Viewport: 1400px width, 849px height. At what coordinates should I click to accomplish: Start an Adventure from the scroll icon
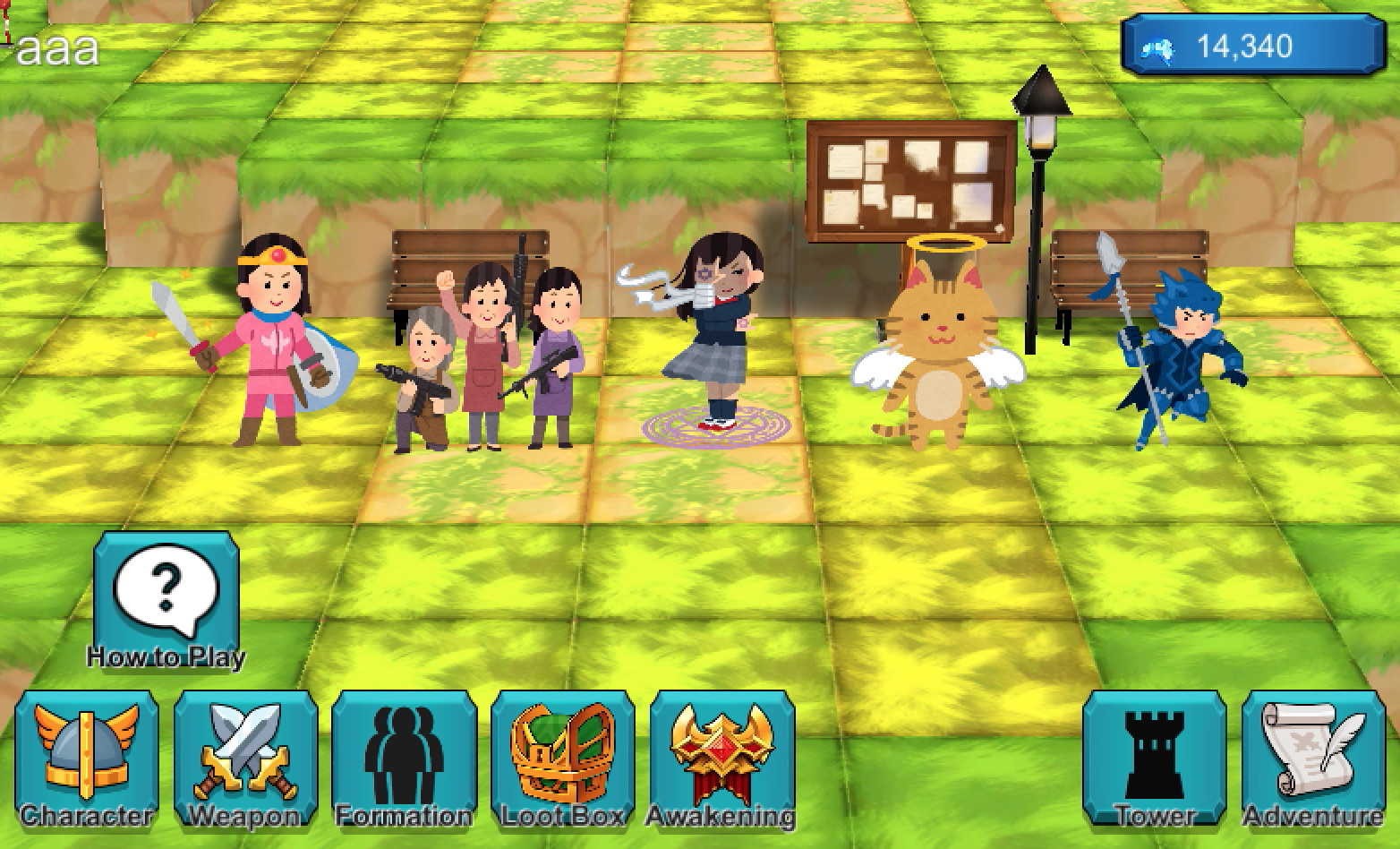click(1314, 757)
